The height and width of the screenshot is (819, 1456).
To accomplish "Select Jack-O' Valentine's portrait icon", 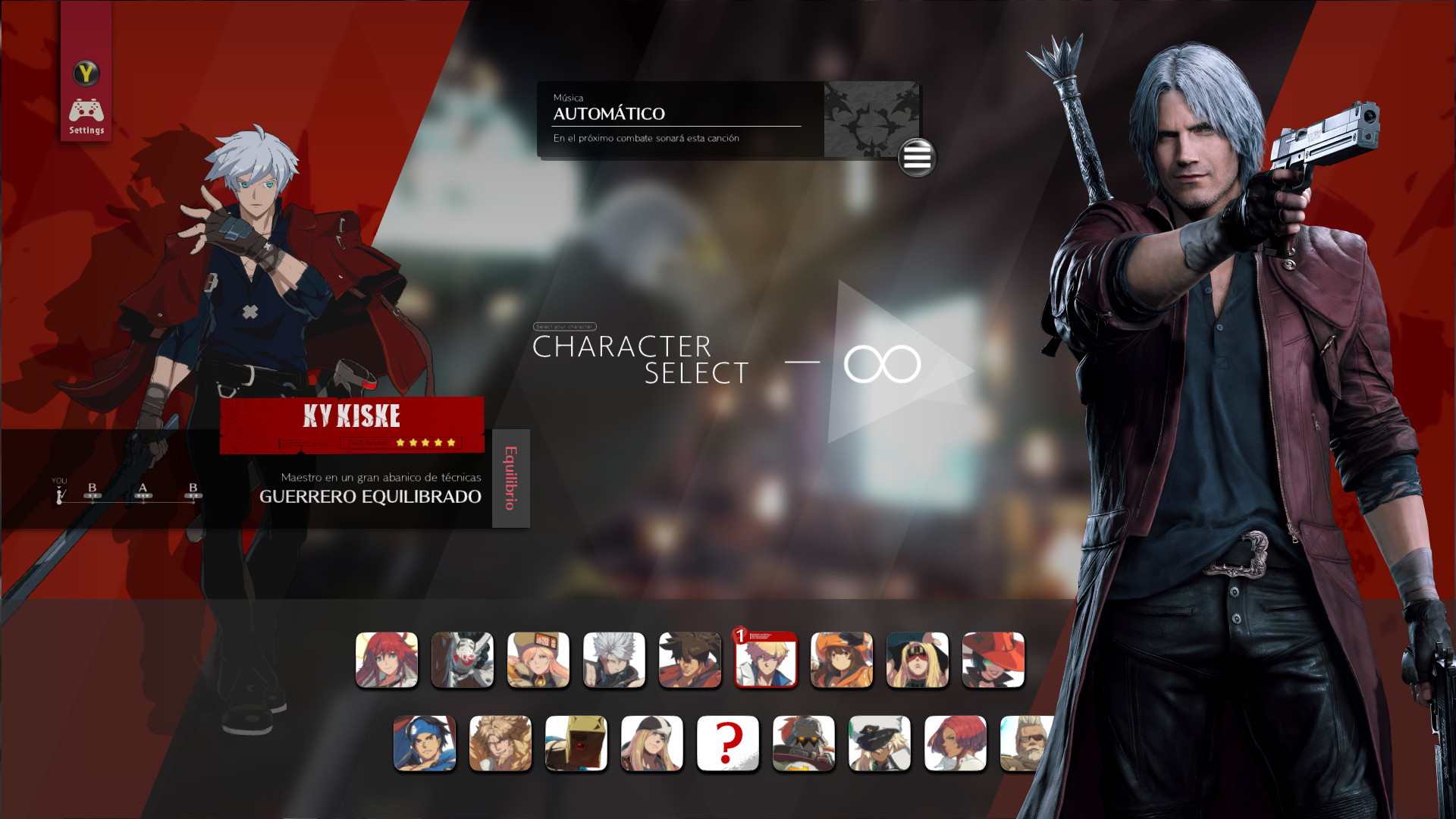I will [x=387, y=660].
